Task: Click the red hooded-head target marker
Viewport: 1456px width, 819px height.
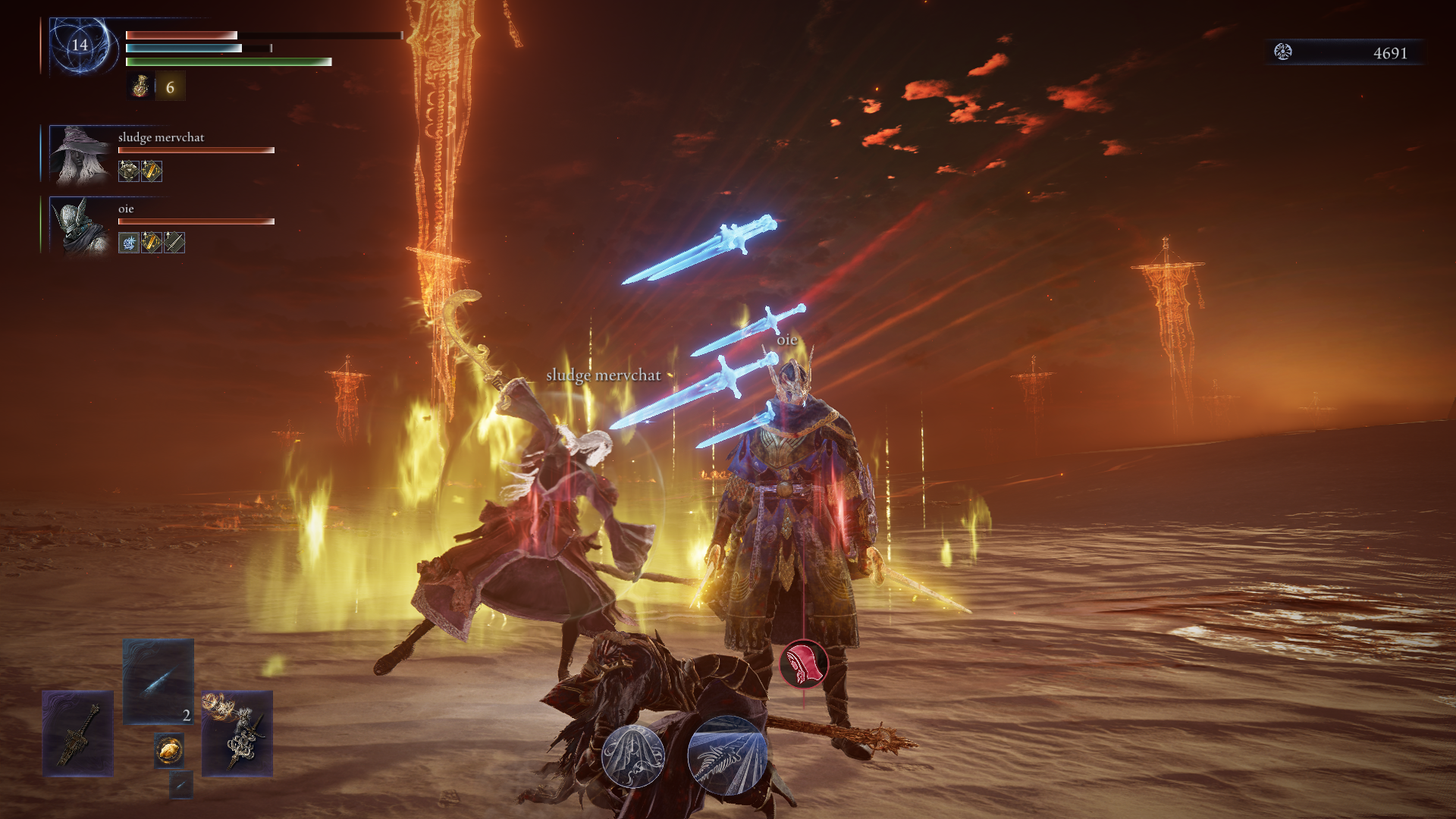Action: pos(804,664)
